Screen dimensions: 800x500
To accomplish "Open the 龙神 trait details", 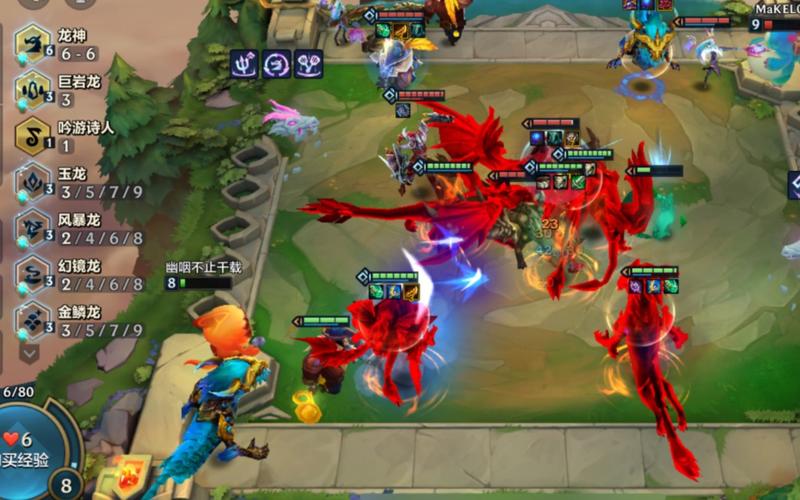I will tap(34, 45).
